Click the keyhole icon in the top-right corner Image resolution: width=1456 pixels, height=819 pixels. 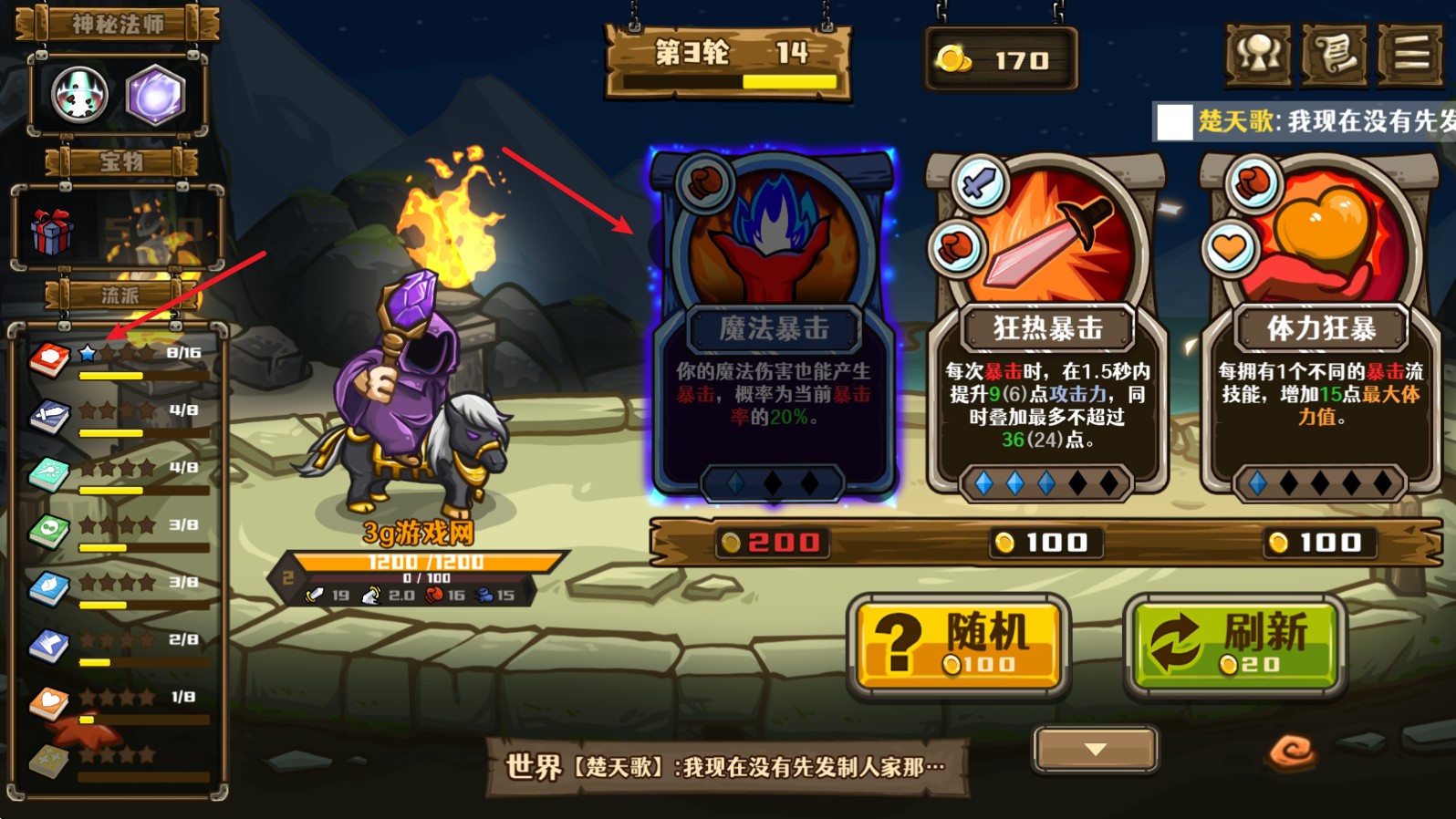(1259, 55)
